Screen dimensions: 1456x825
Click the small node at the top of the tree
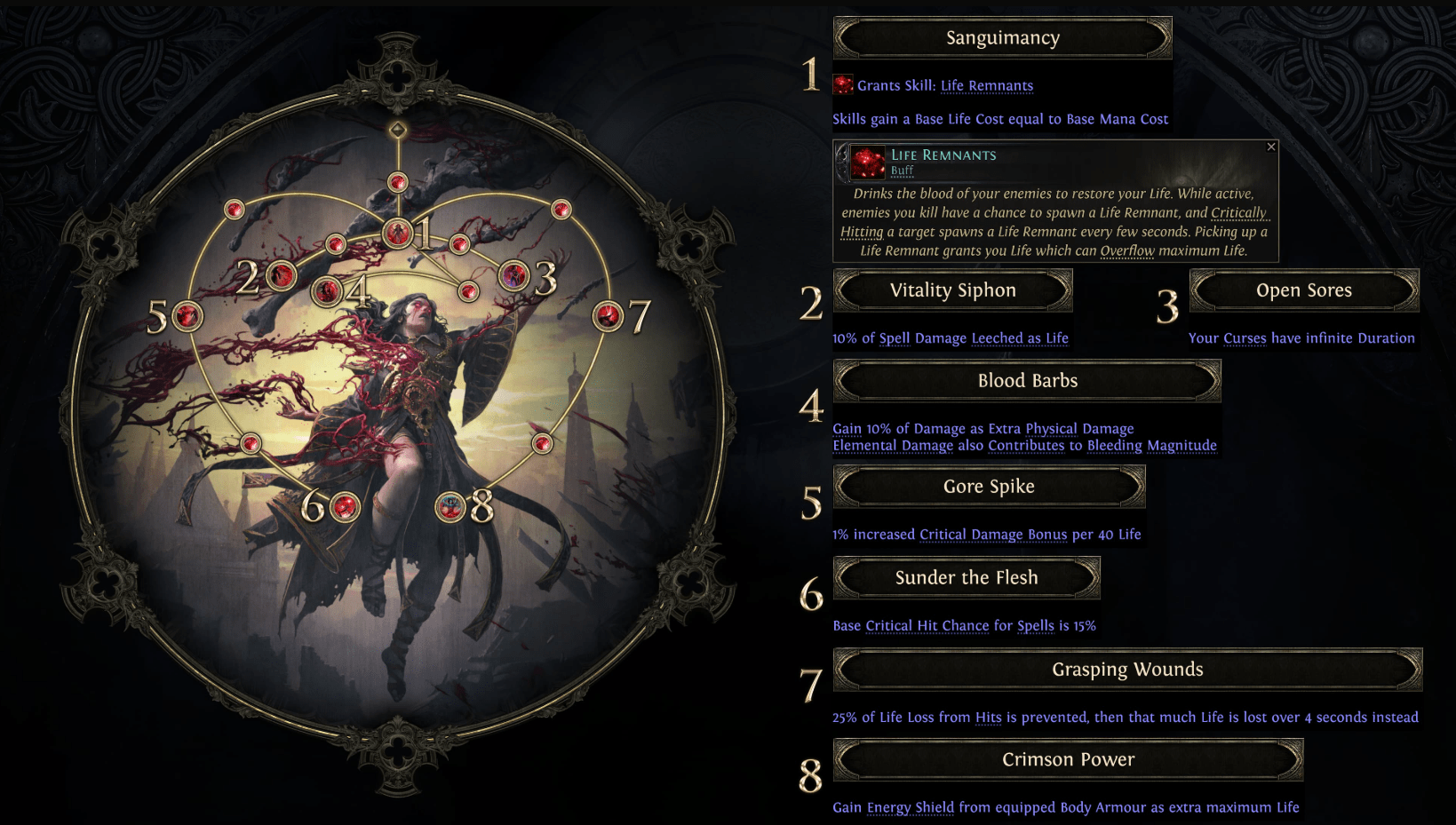(x=397, y=182)
